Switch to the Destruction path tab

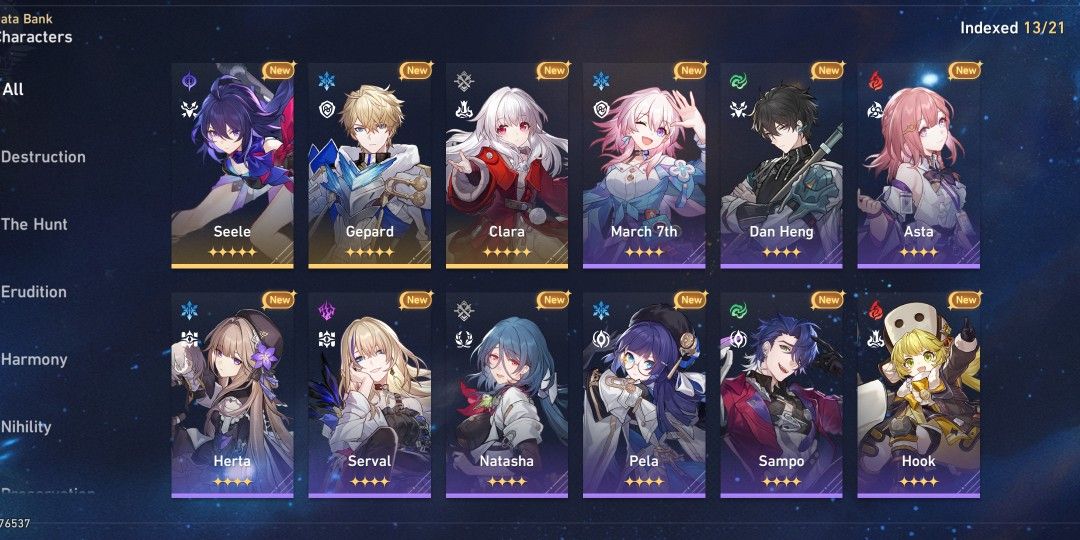[x=43, y=157]
